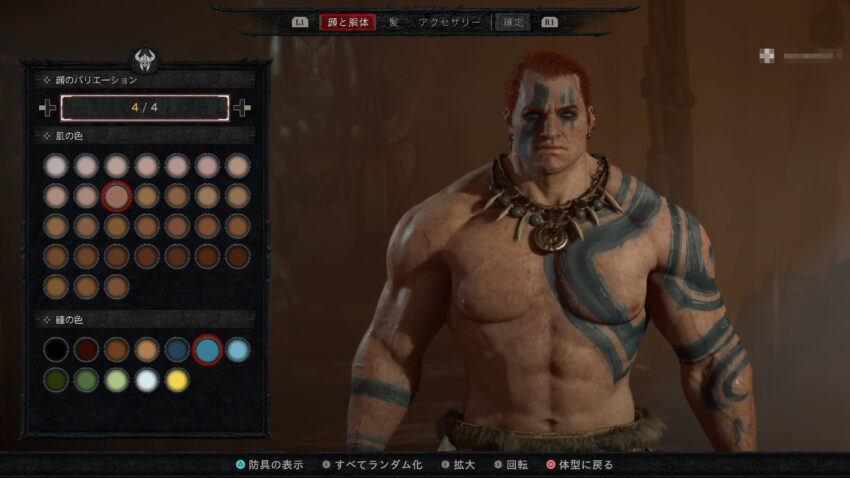Choose the pale light green eye color
The image size is (850, 478).
(116, 380)
